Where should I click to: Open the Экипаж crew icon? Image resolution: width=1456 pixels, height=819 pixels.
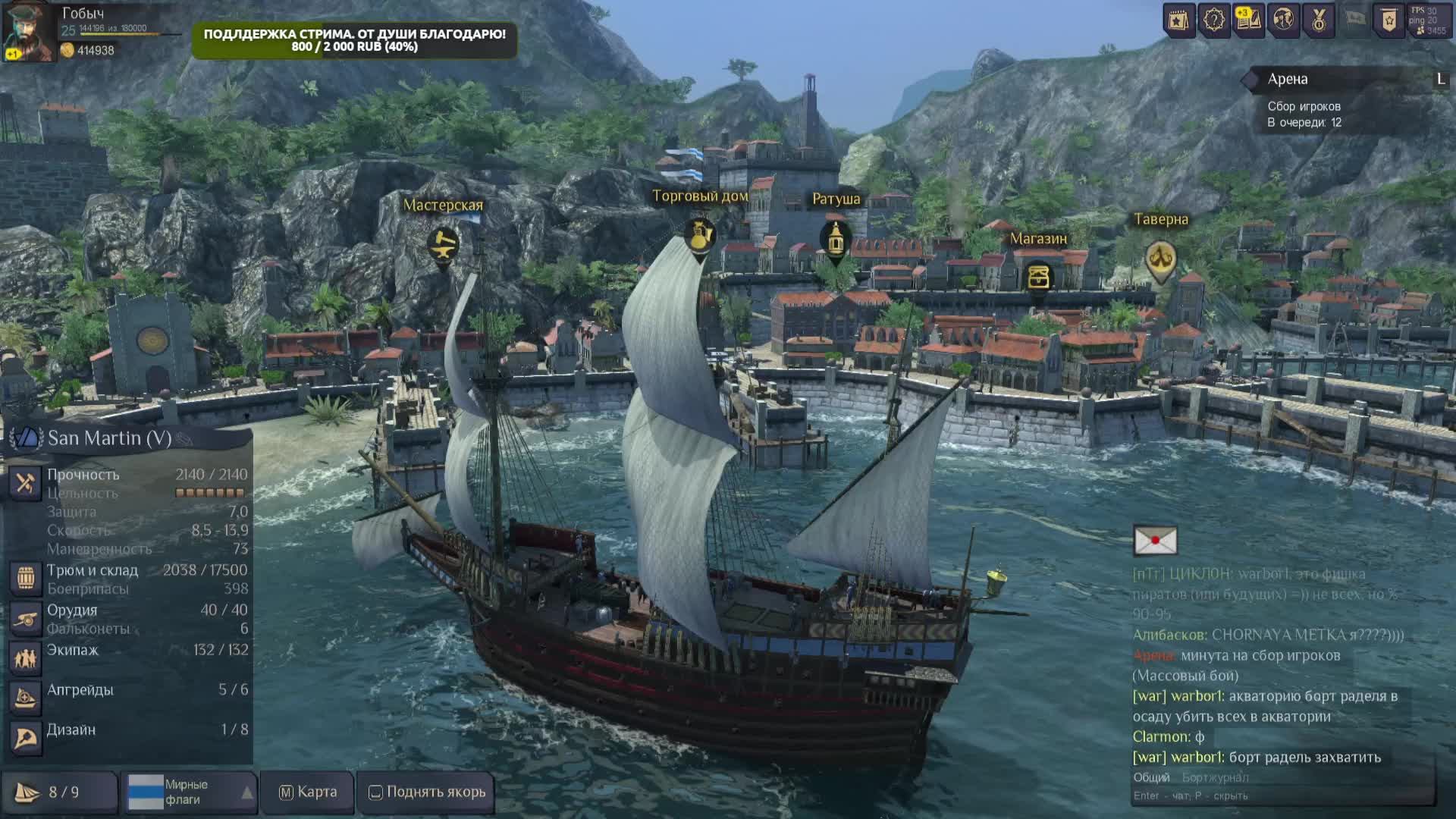[25, 658]
